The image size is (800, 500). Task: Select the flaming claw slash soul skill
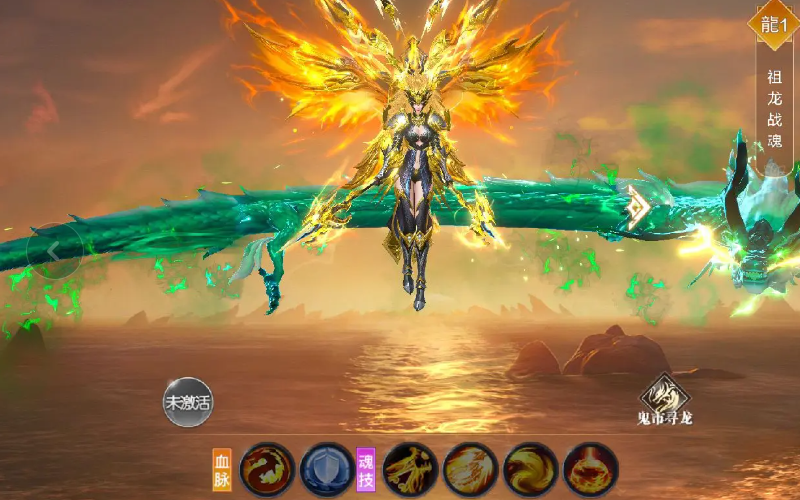pyautogui.click(x=470, y=469)
